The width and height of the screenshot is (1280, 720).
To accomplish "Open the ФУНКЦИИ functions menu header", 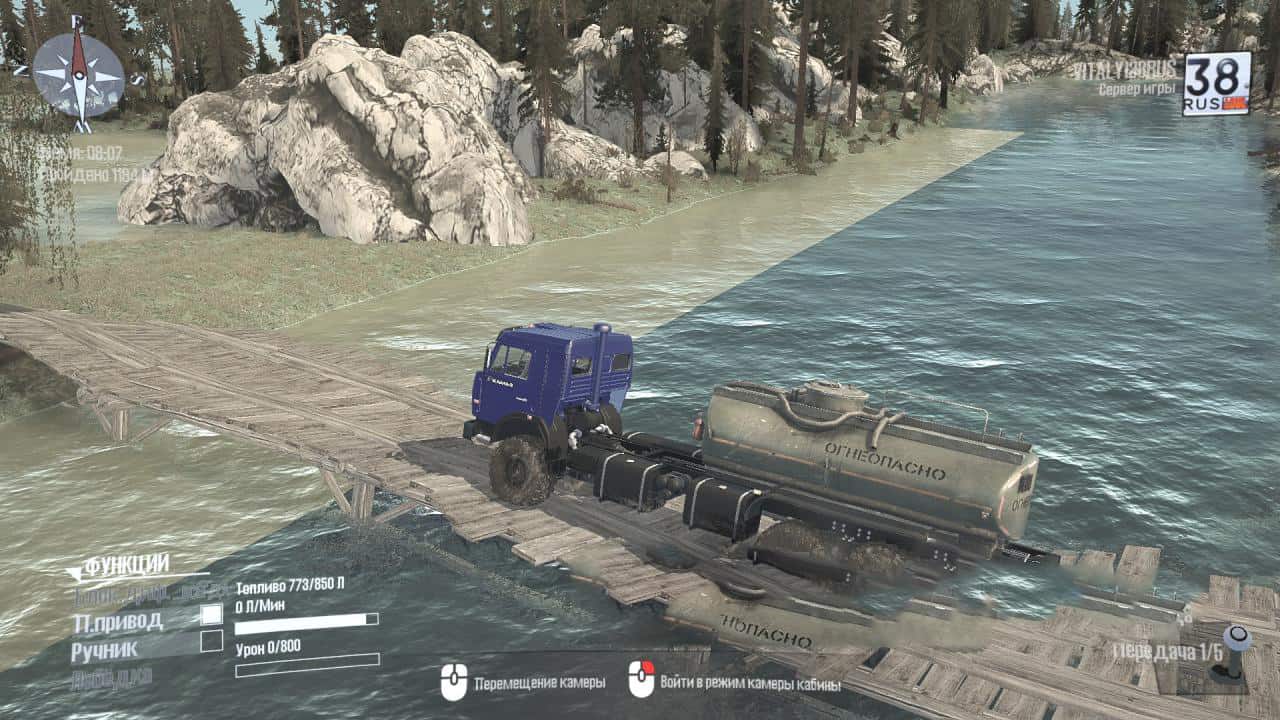I will (125, 566).
